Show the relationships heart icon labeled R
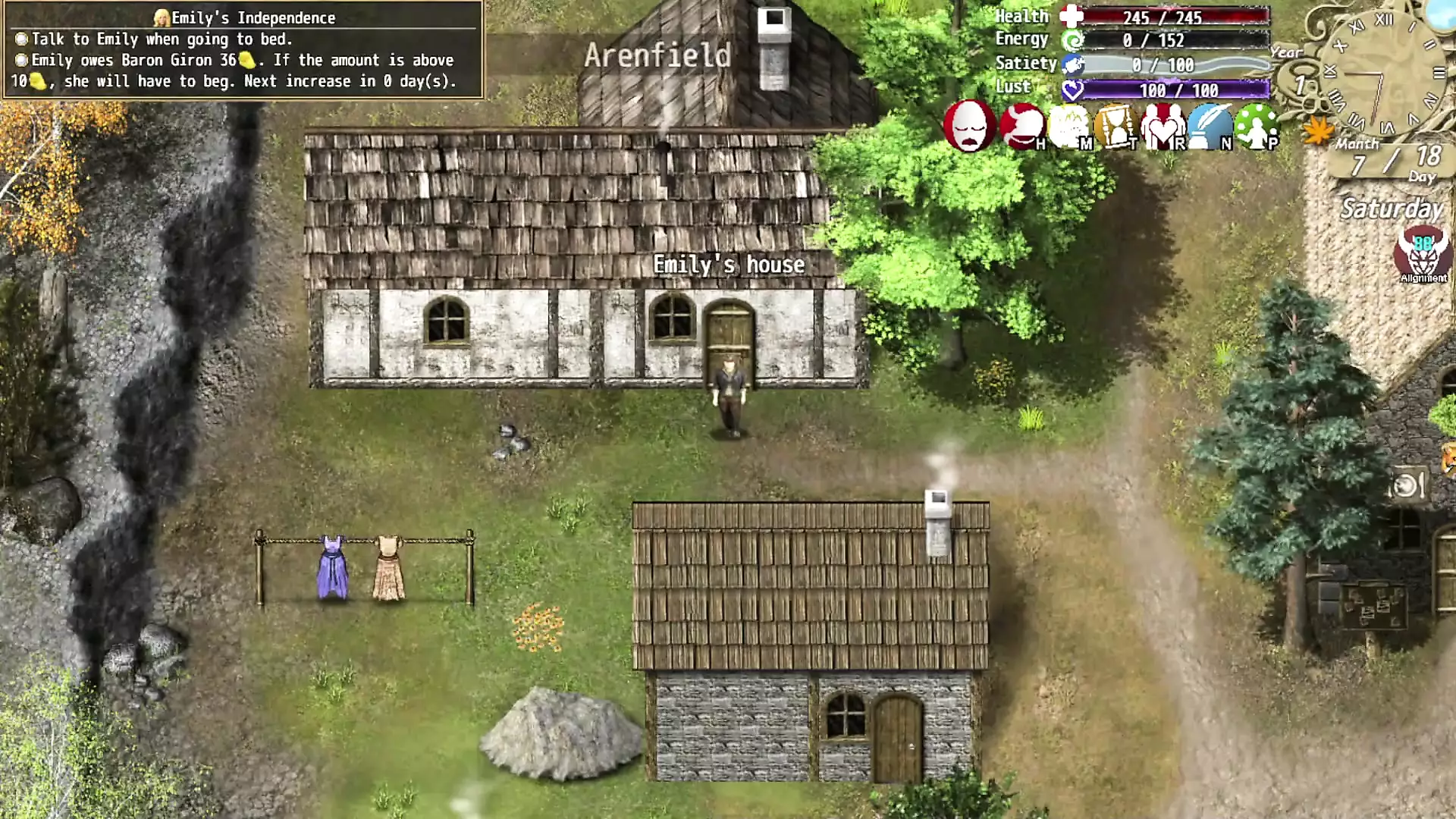 click(1163, 127)
